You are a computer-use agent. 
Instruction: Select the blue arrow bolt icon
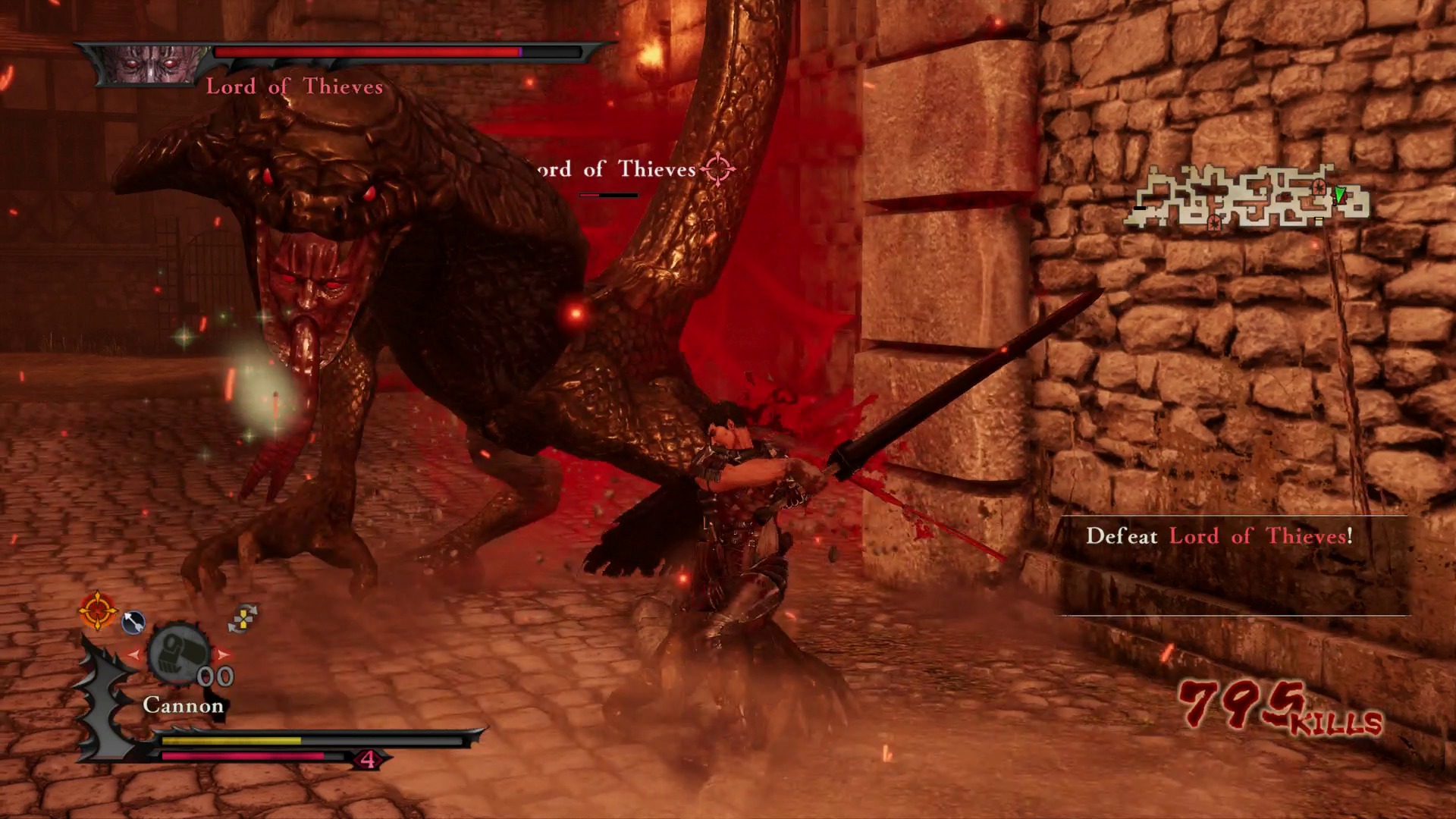pyautogui.click(x=133, y=622)
